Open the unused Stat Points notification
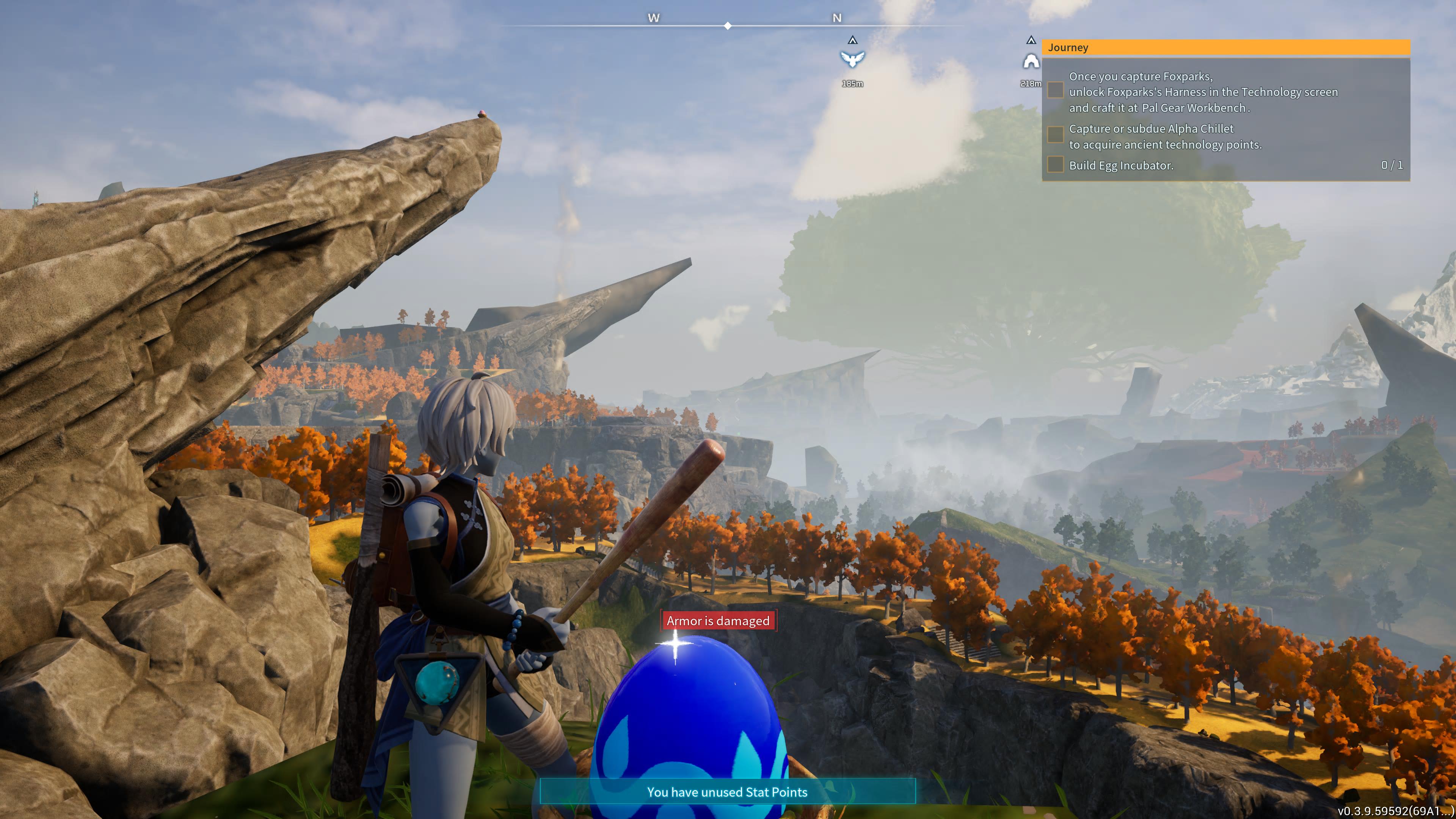 tap(727, 791)
